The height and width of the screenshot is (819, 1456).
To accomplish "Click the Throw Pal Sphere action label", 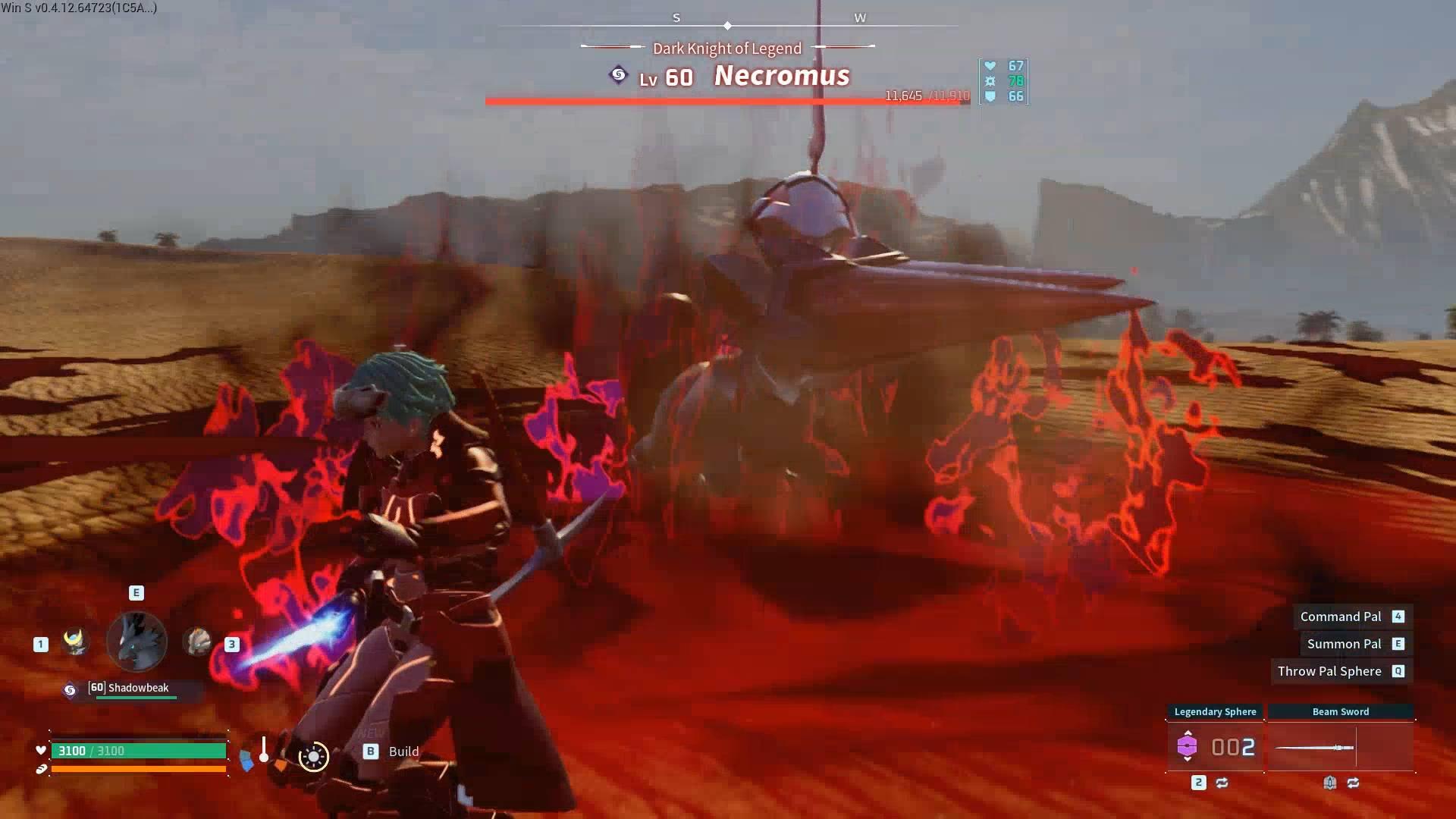I will click(x=1329, y=671).
